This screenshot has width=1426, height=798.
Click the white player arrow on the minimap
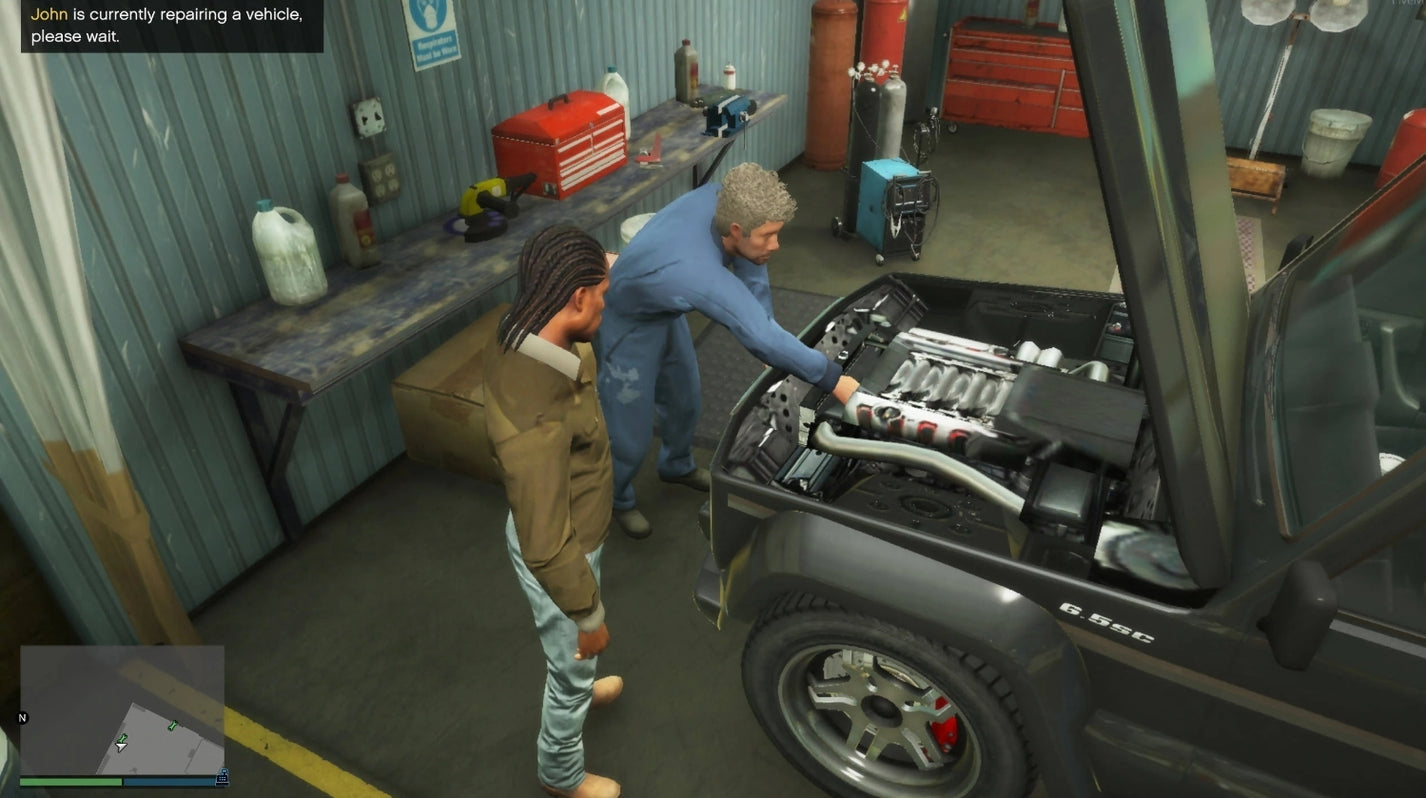[x=120, y=747]
